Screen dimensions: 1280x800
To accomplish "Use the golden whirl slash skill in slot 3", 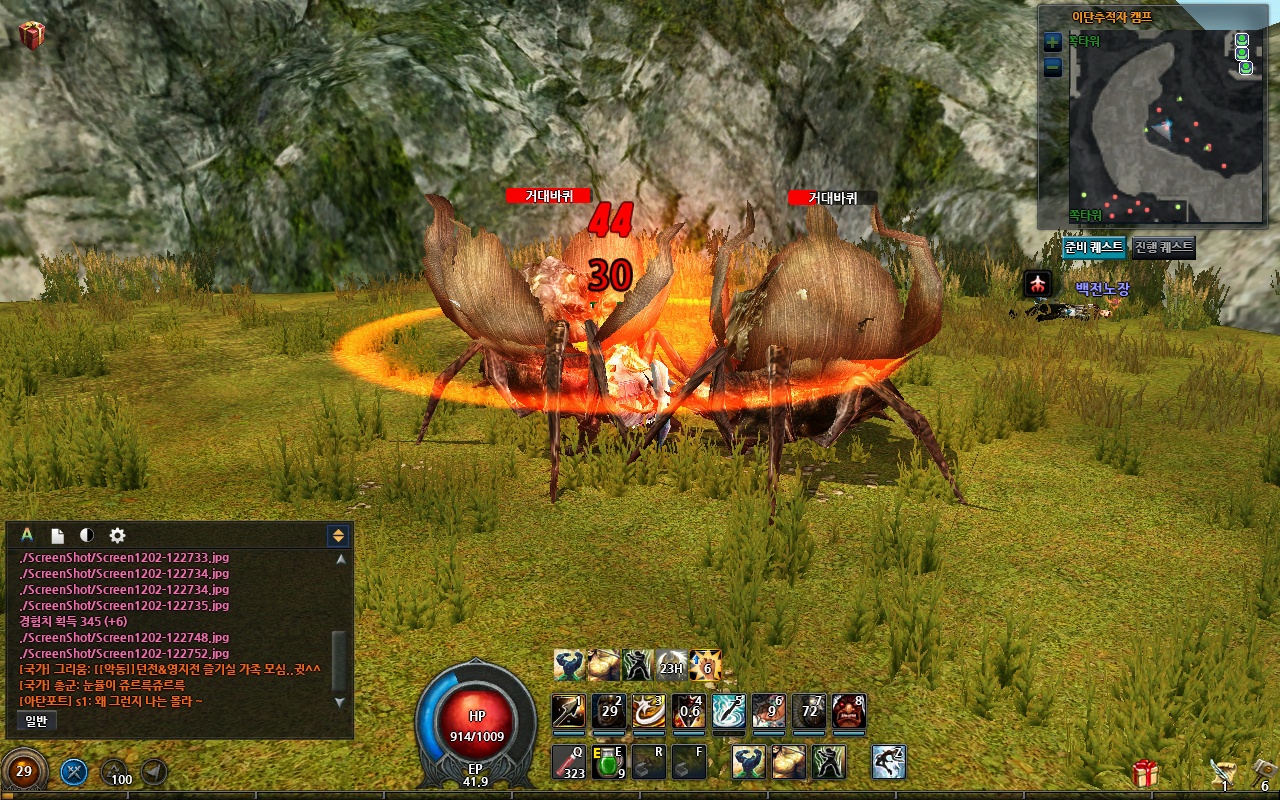I will click(x=649, y=711).
